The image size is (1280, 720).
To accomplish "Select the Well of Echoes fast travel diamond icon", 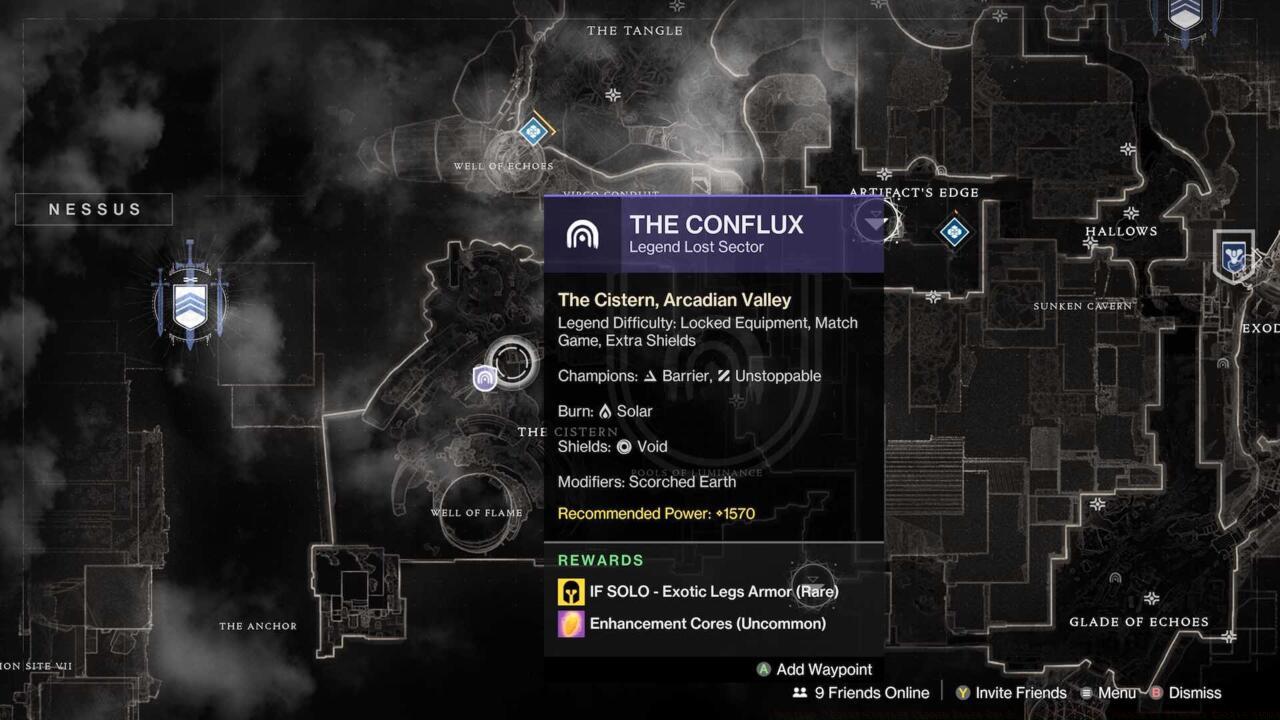I will pos(533,131).
